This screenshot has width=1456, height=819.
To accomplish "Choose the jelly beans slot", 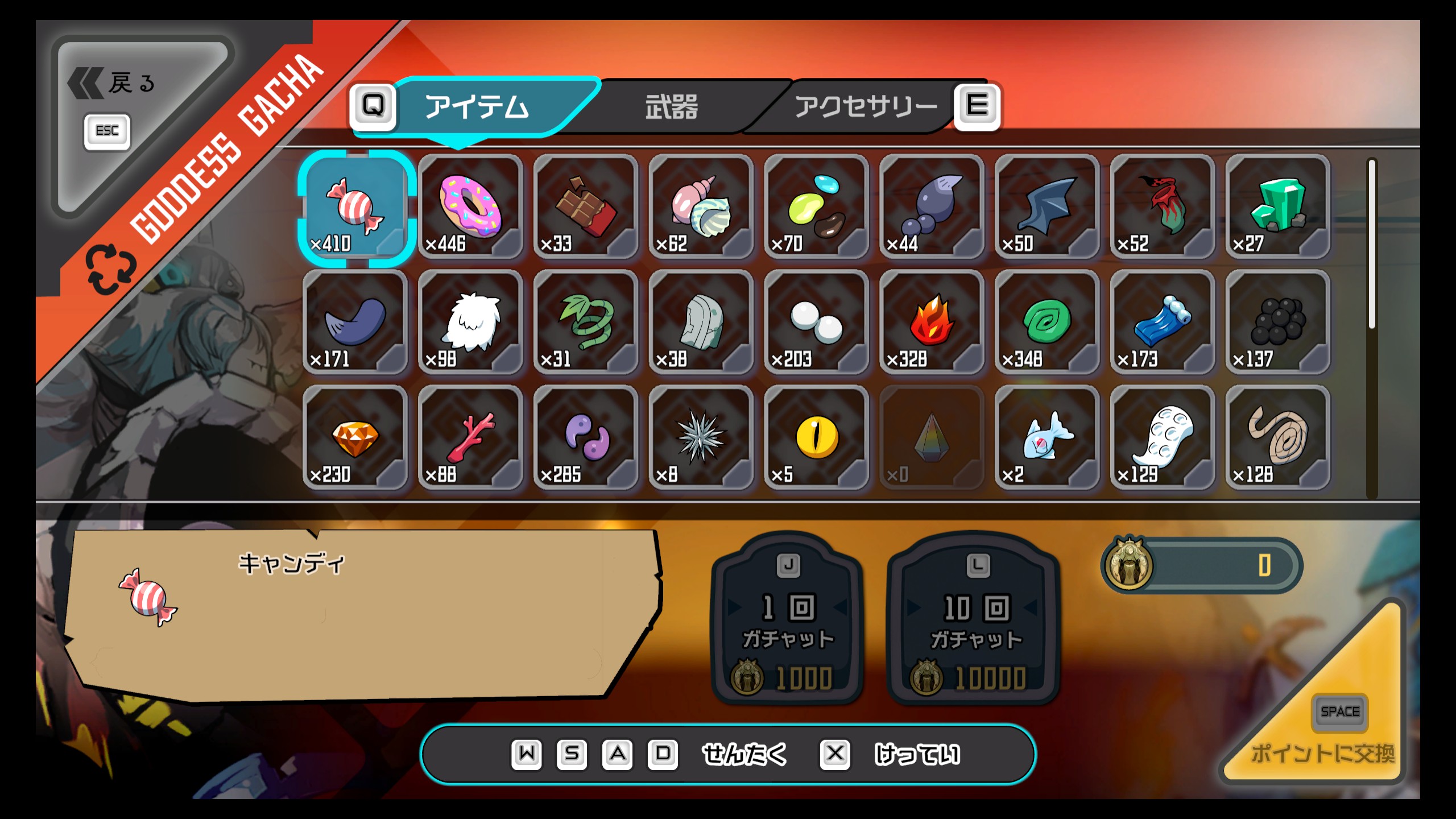I will 817,207.
